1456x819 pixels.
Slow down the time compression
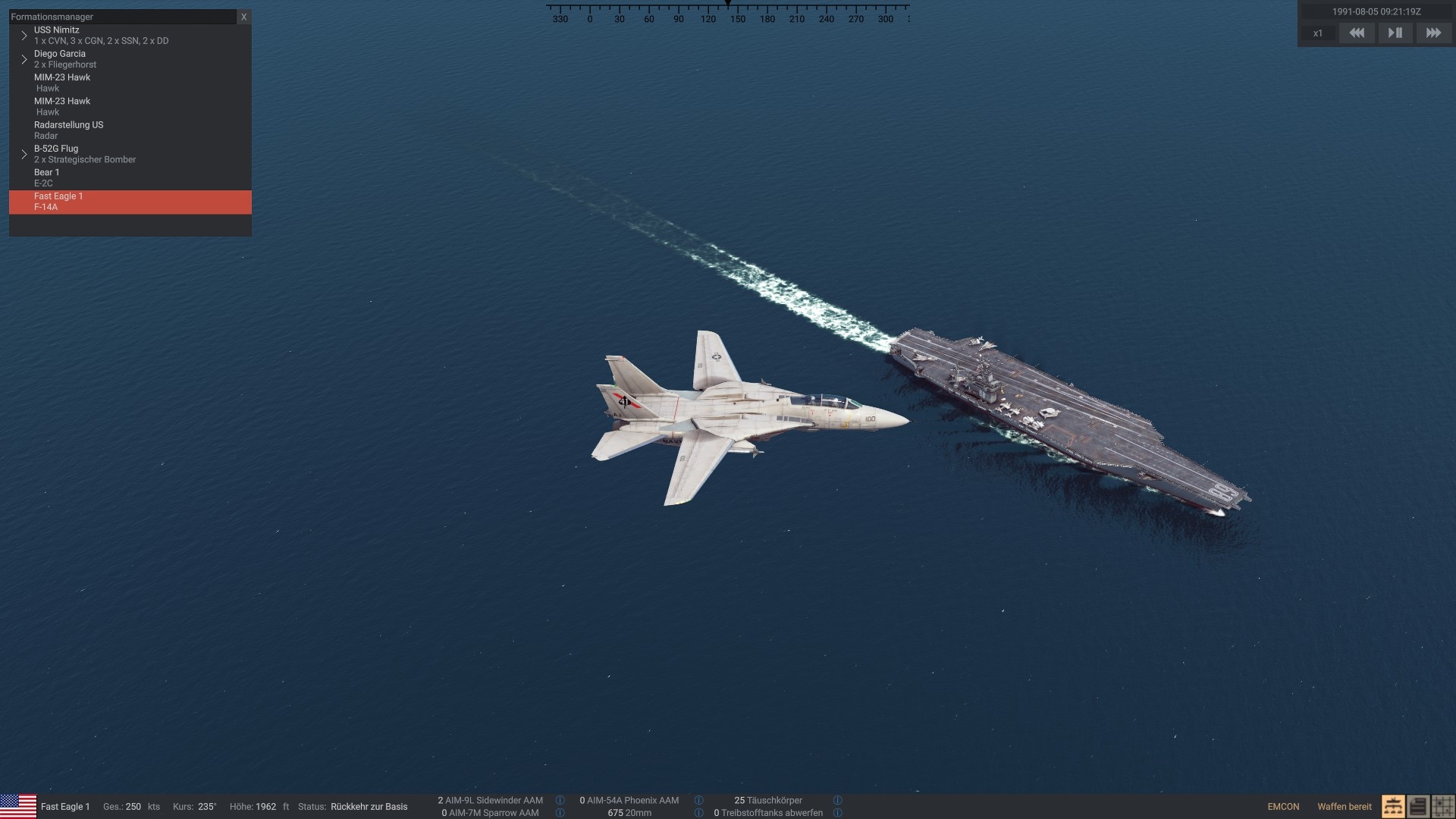click(1357, 33)
